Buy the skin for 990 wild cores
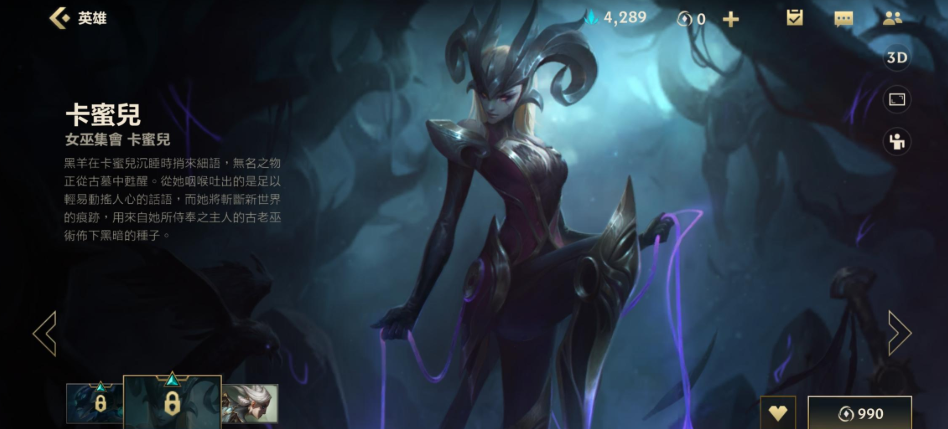Viewport: 948px width, 429px height. [860, 413]
